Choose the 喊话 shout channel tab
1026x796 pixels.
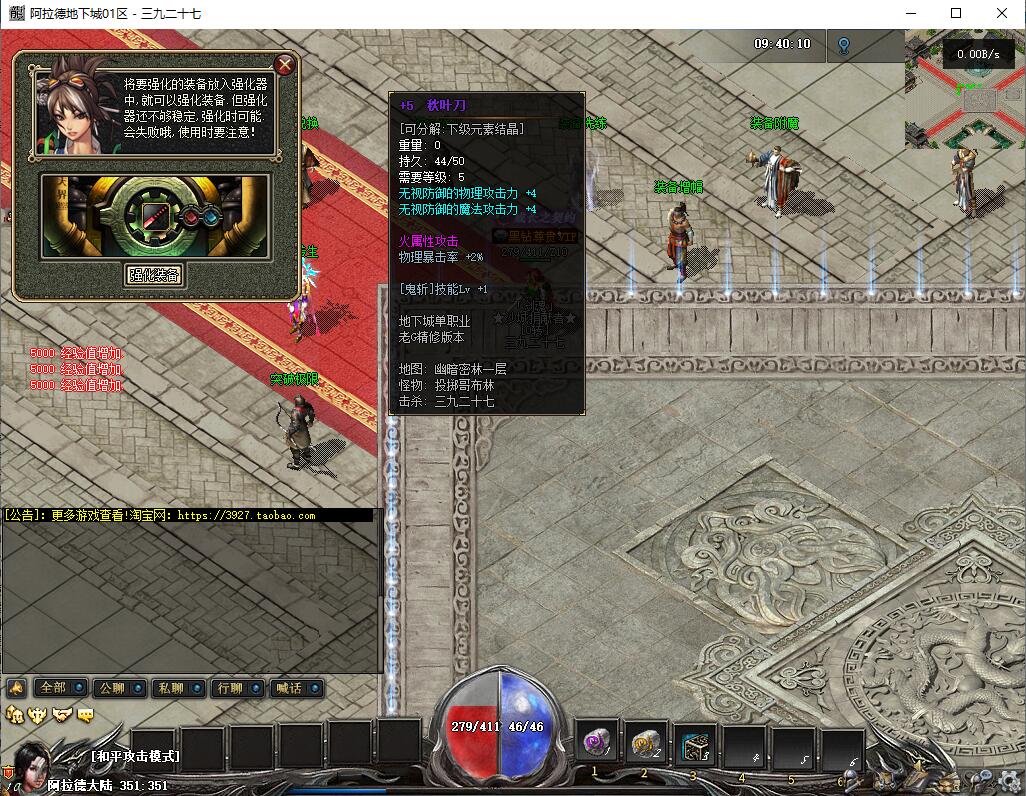[296, 688]
